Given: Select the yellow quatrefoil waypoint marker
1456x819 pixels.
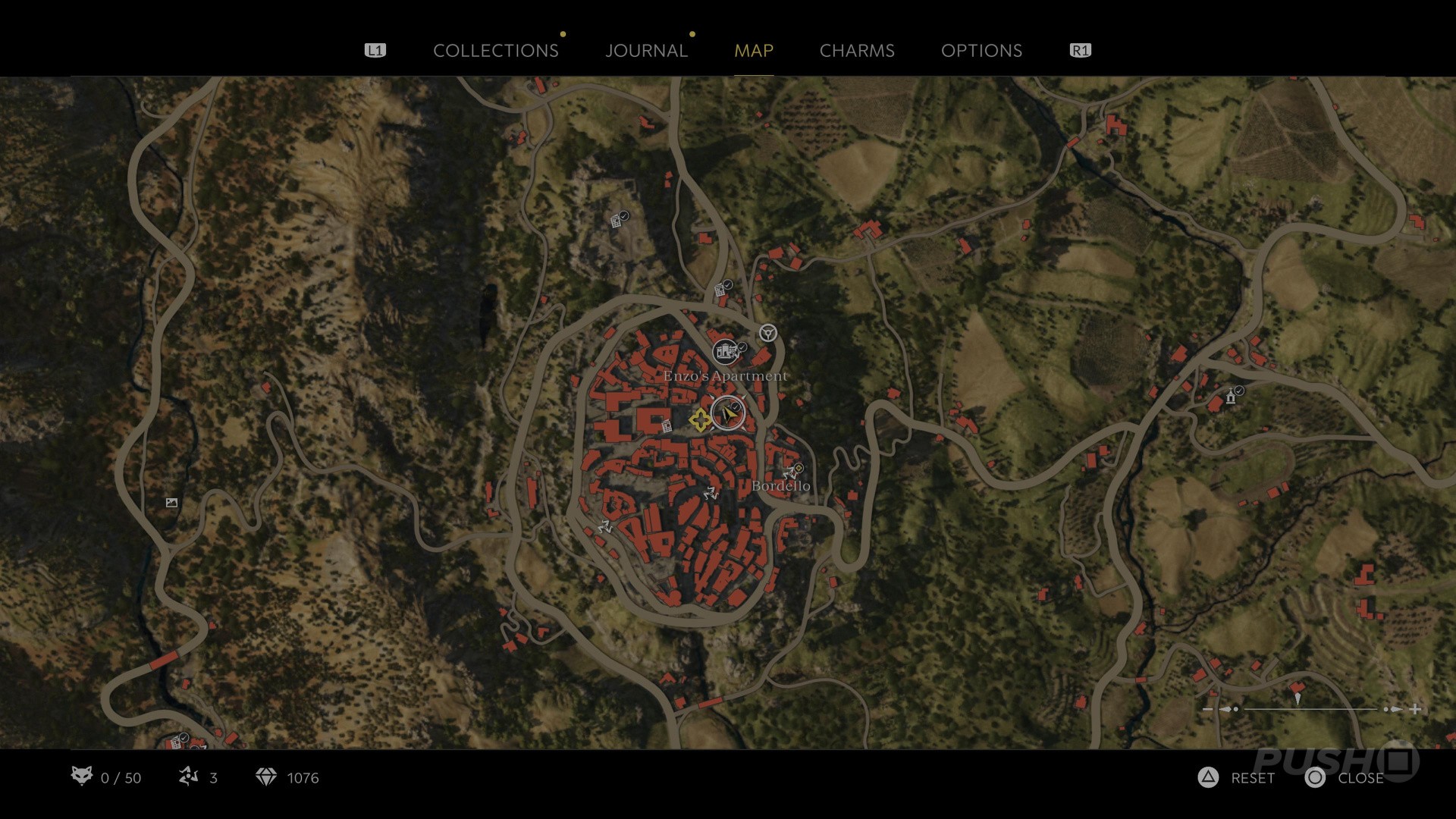Looking at the screenshot, I should click(x=700, y=419).
